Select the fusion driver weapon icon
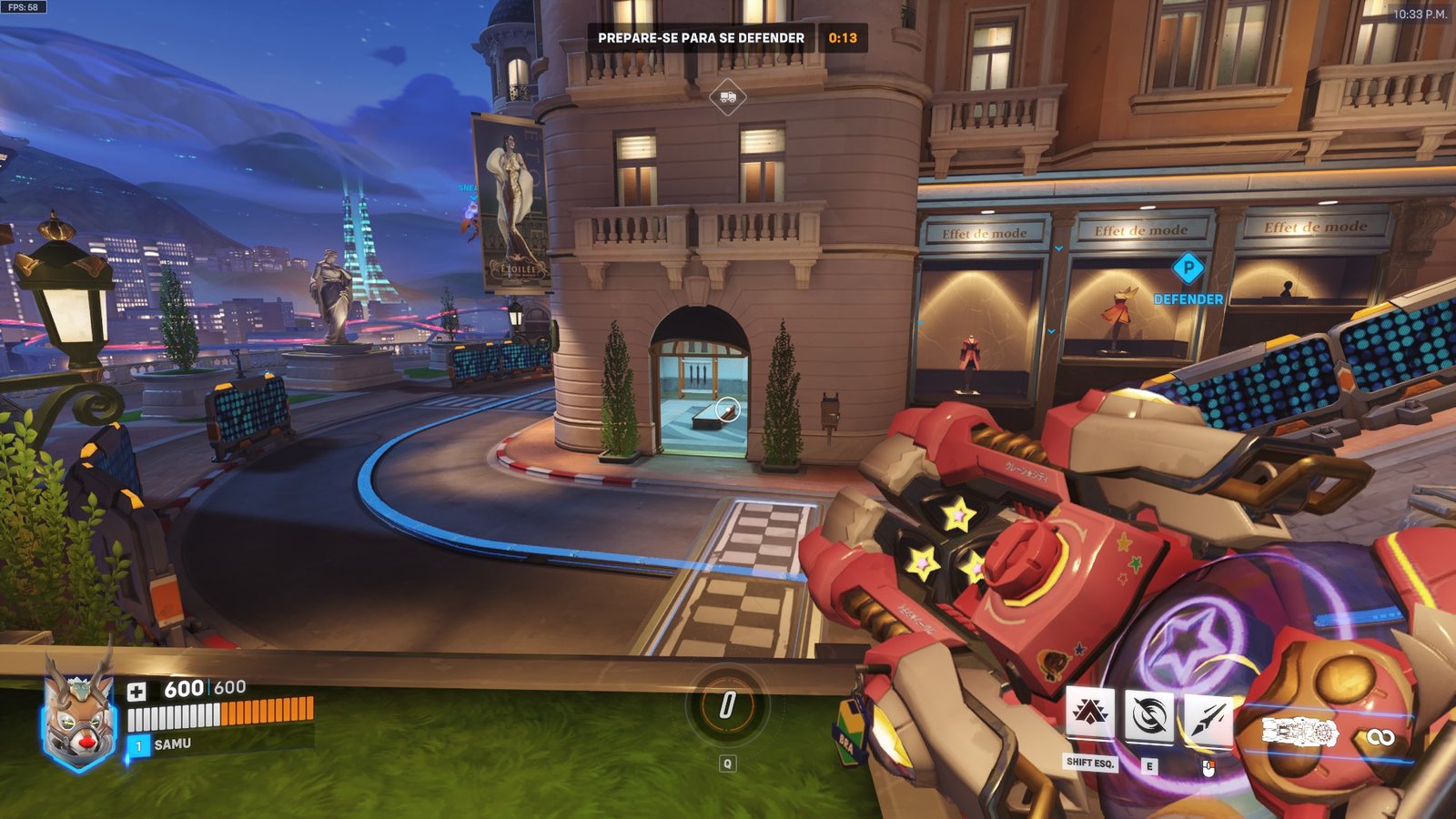The width and height of the screenshot is (1456, 819). click(1299, 733)
